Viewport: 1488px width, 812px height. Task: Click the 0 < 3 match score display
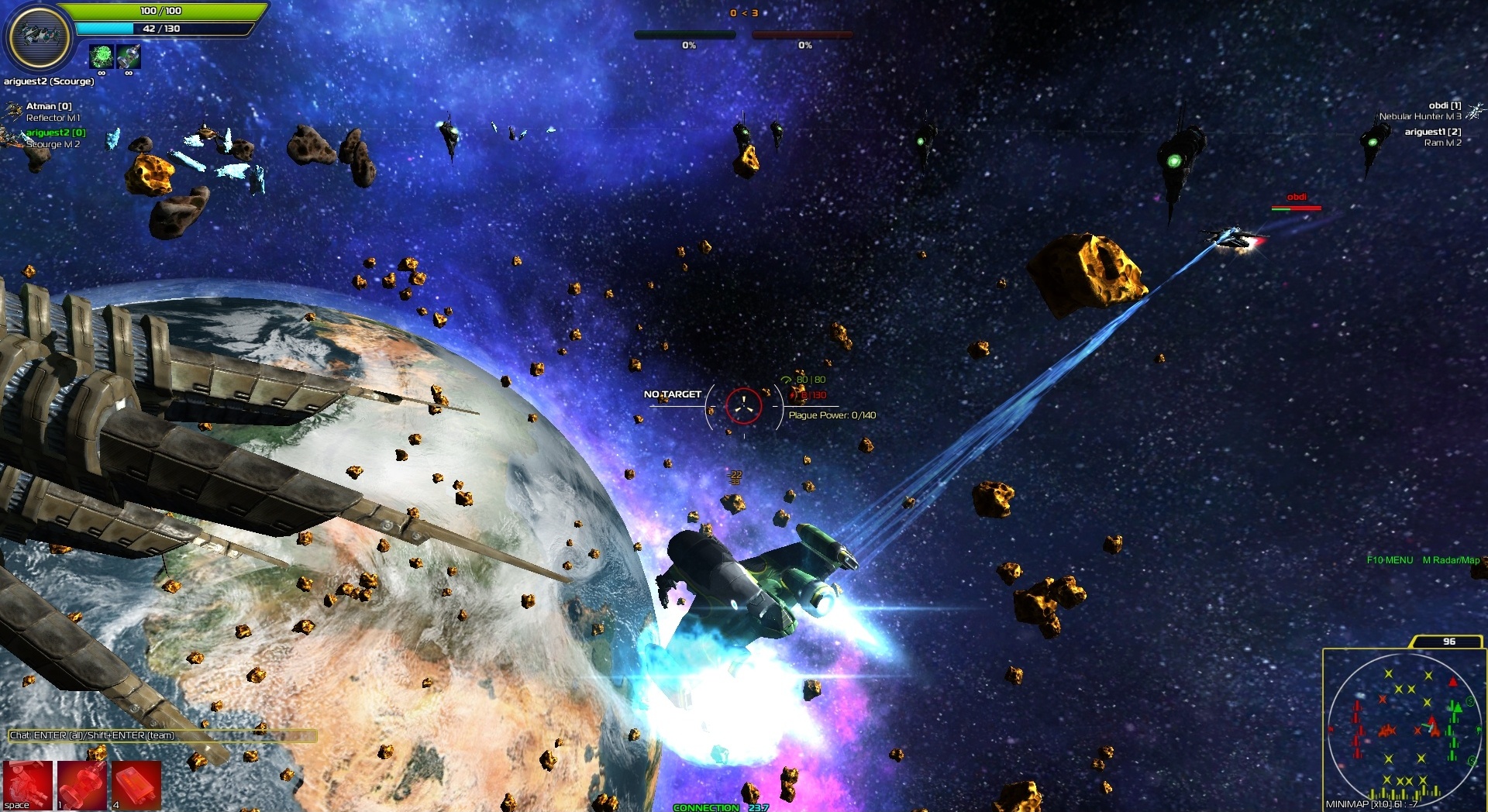tap(742, 12)
